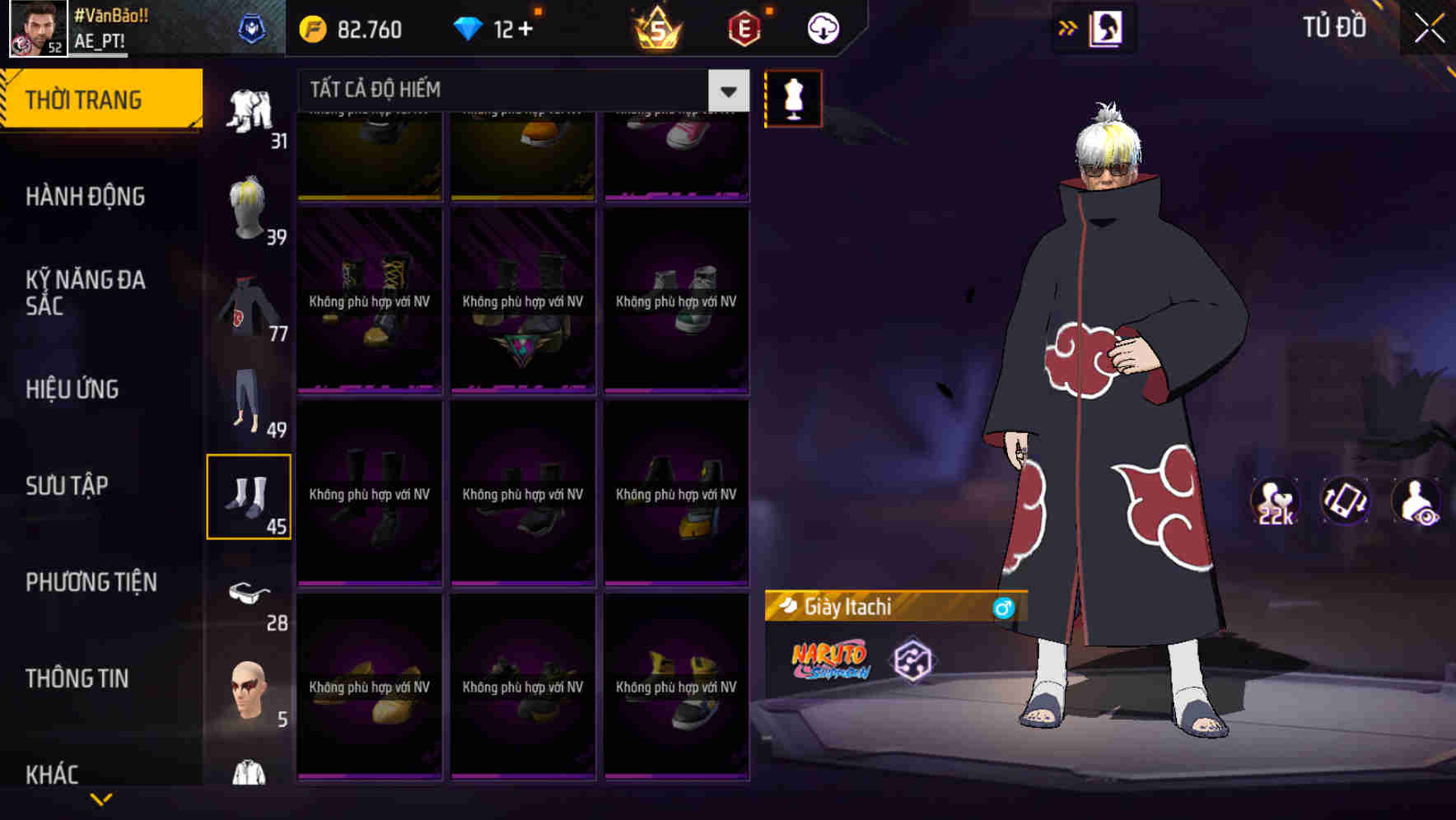This screenshot has width=1456, height=820.
Task: Select the socks category showing 45 items
Action: 250,494
